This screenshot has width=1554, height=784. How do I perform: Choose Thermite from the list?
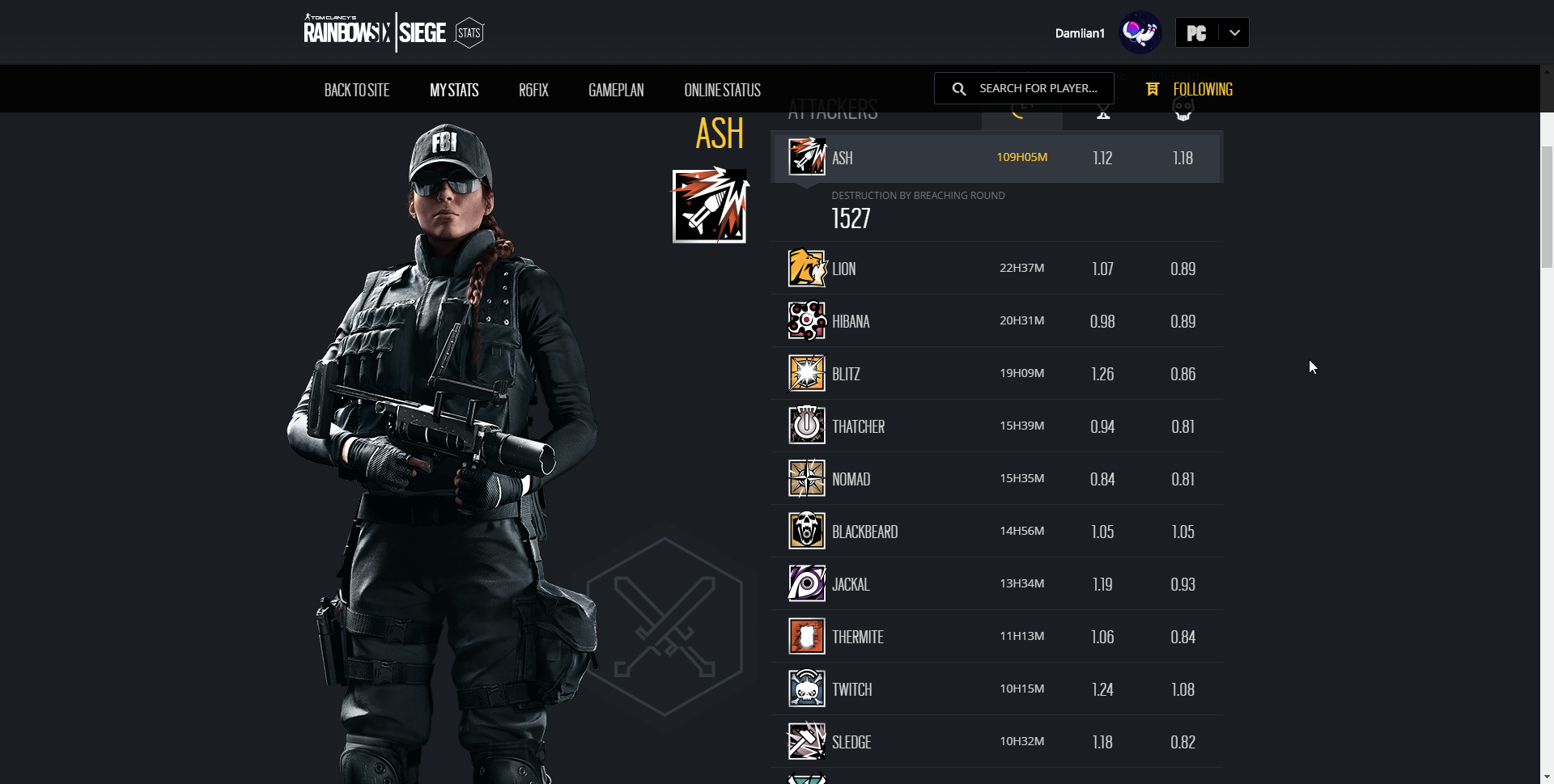tap(996, 637)
